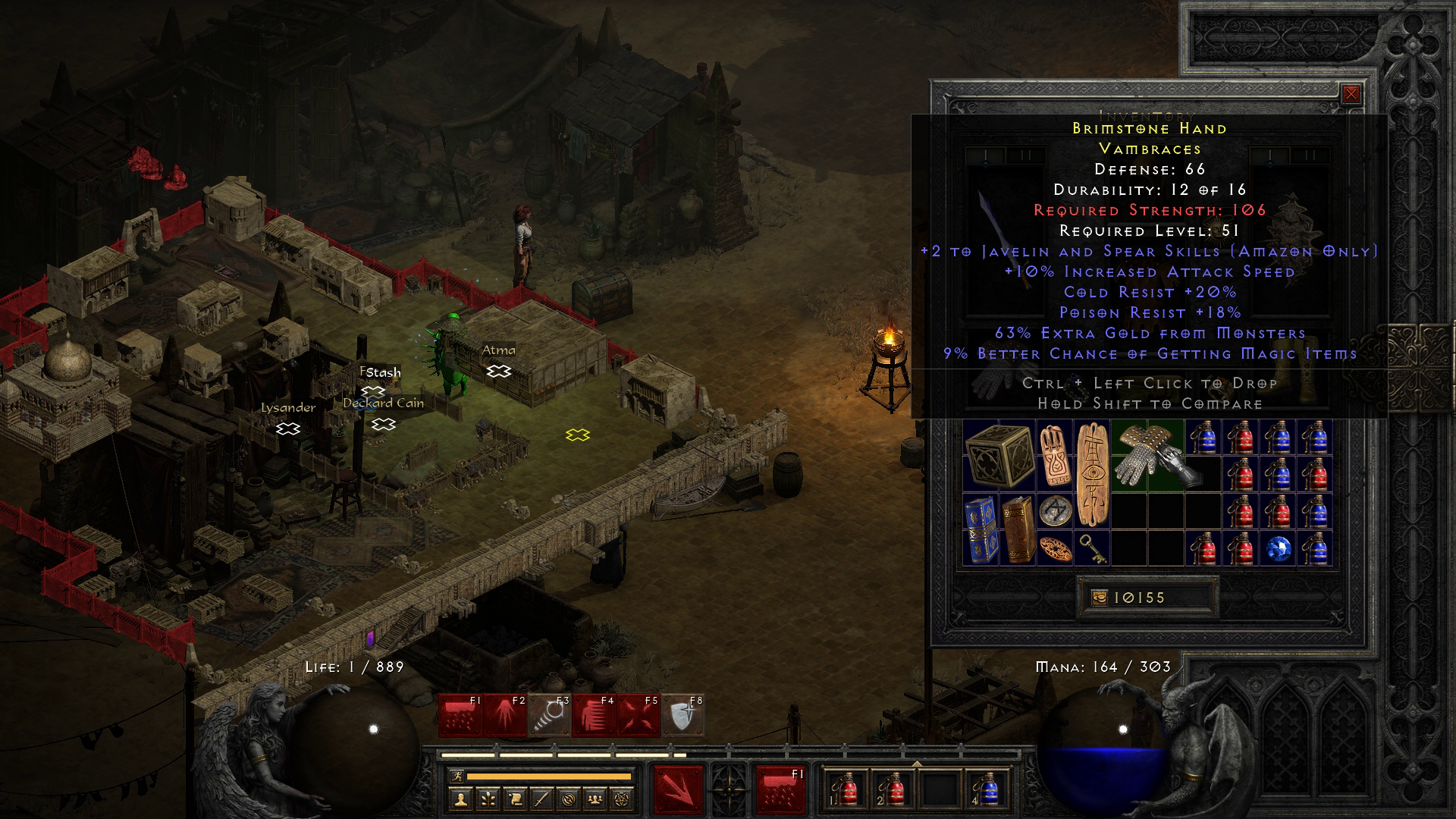Select the blue sapphire gem
Screen dimensions: 1456x819
click(1277, 549)
